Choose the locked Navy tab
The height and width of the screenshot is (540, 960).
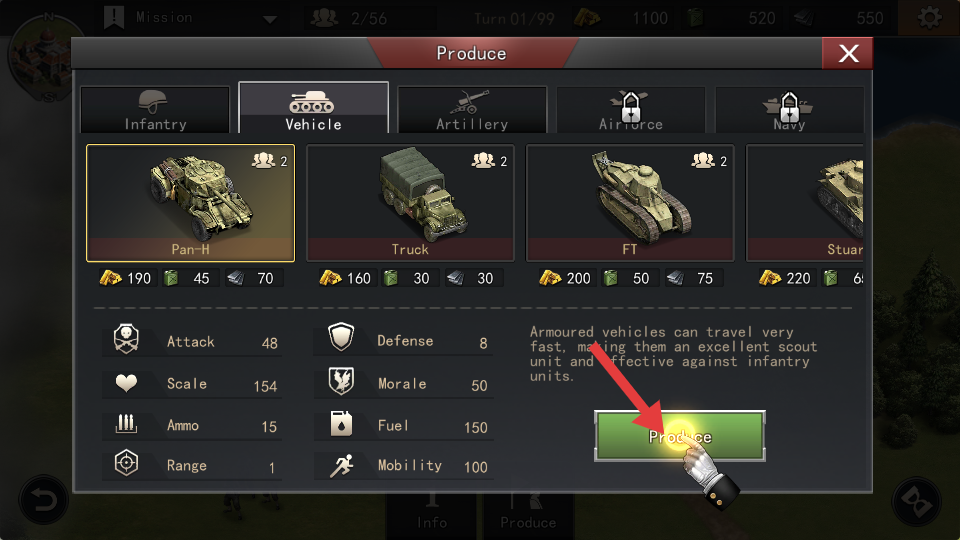click(789, 110)
